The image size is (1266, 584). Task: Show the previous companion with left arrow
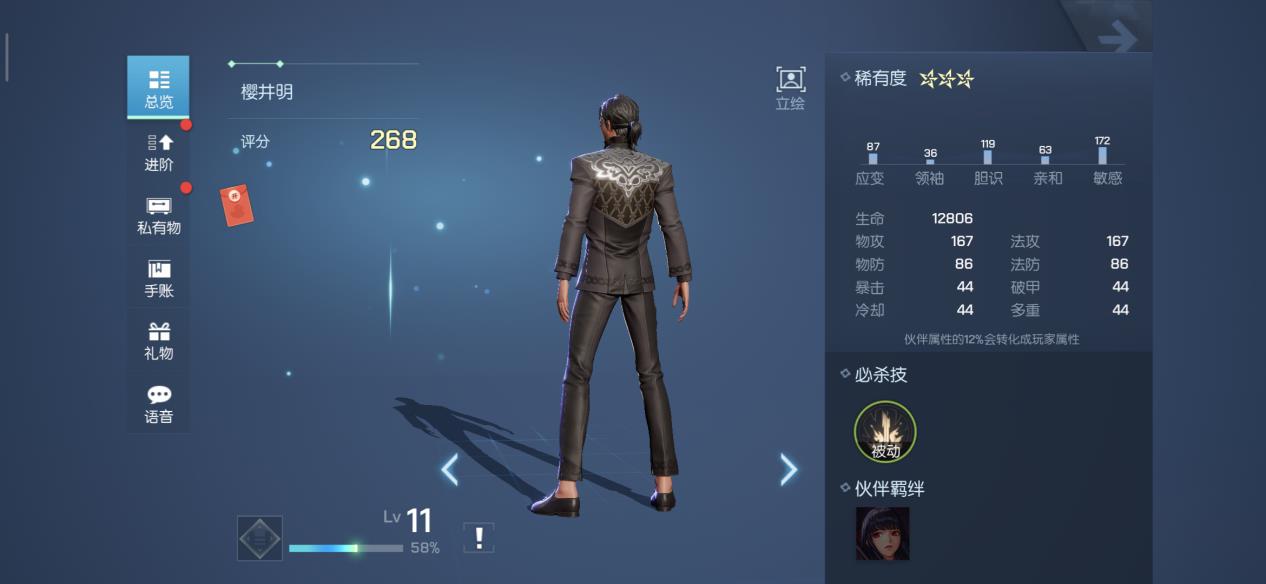pos(450,469)
